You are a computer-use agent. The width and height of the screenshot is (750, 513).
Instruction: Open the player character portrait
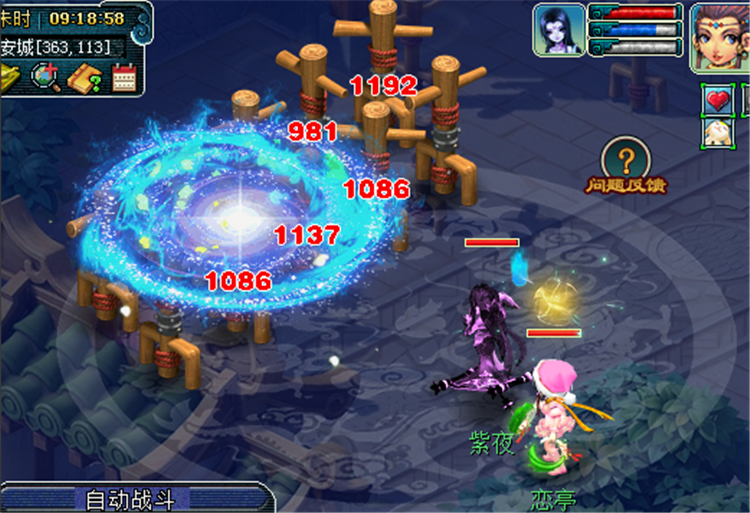coord(720,35)
